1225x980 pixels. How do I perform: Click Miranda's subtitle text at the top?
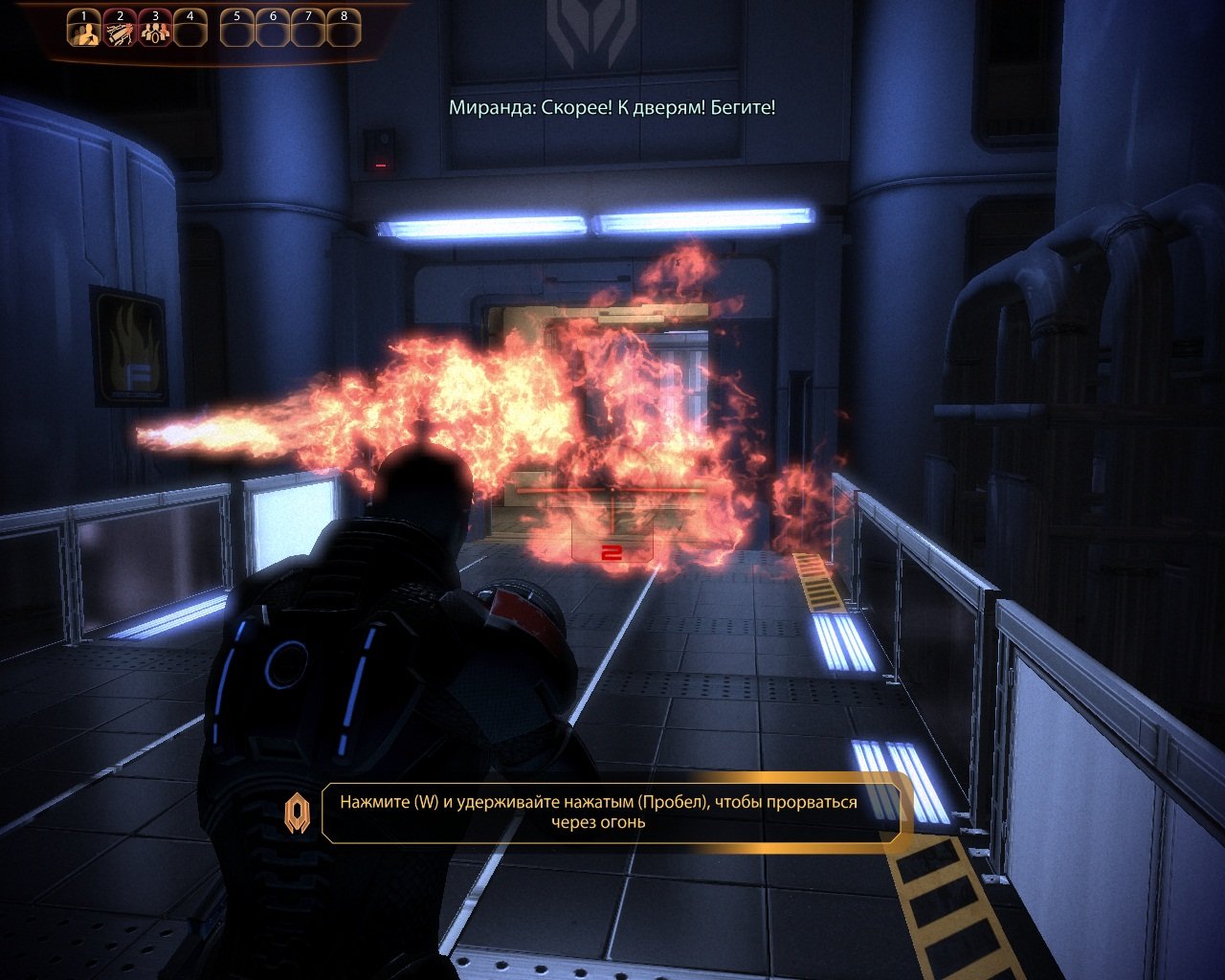612,108
